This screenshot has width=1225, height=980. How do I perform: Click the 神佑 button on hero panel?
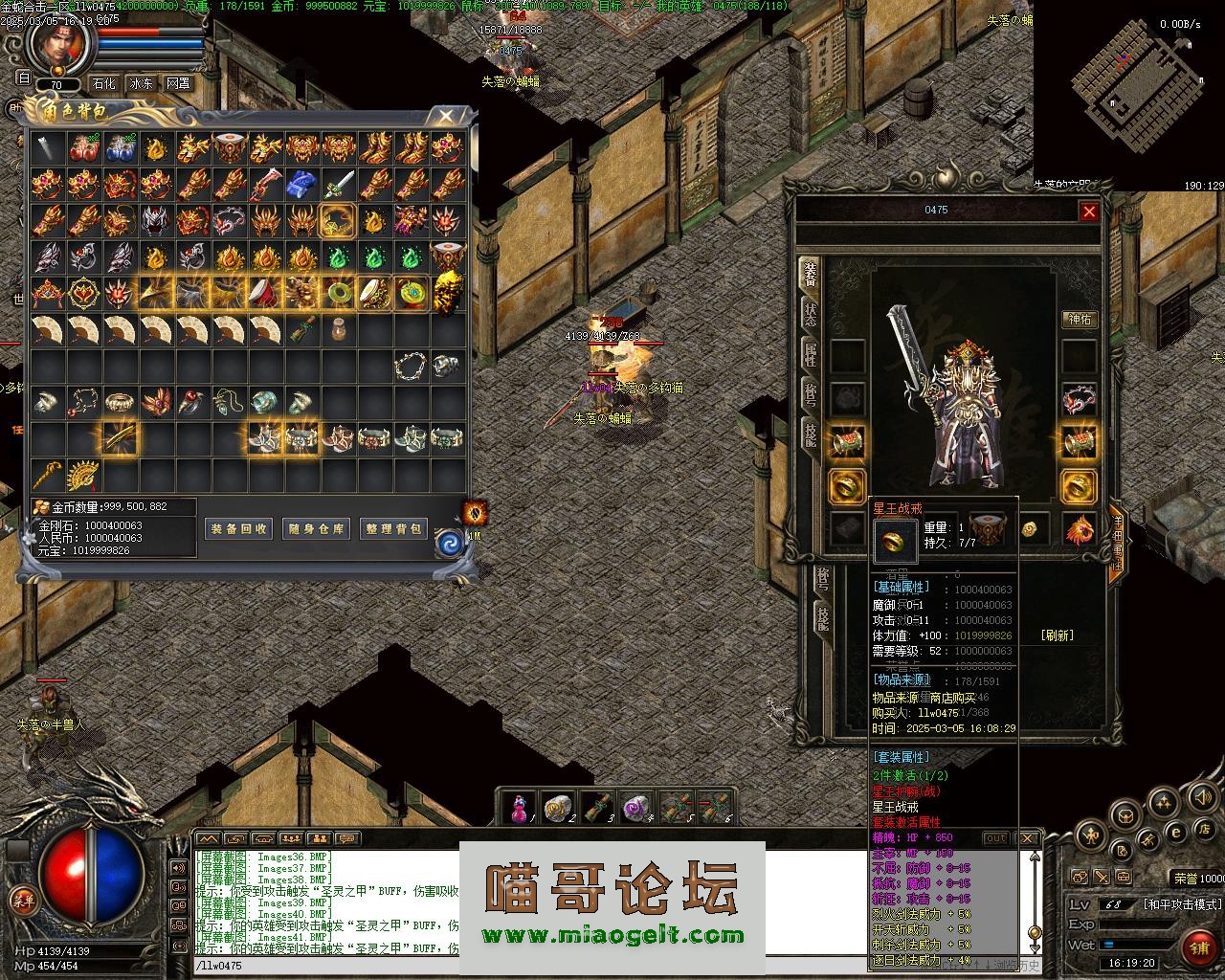coord(1080,319)
